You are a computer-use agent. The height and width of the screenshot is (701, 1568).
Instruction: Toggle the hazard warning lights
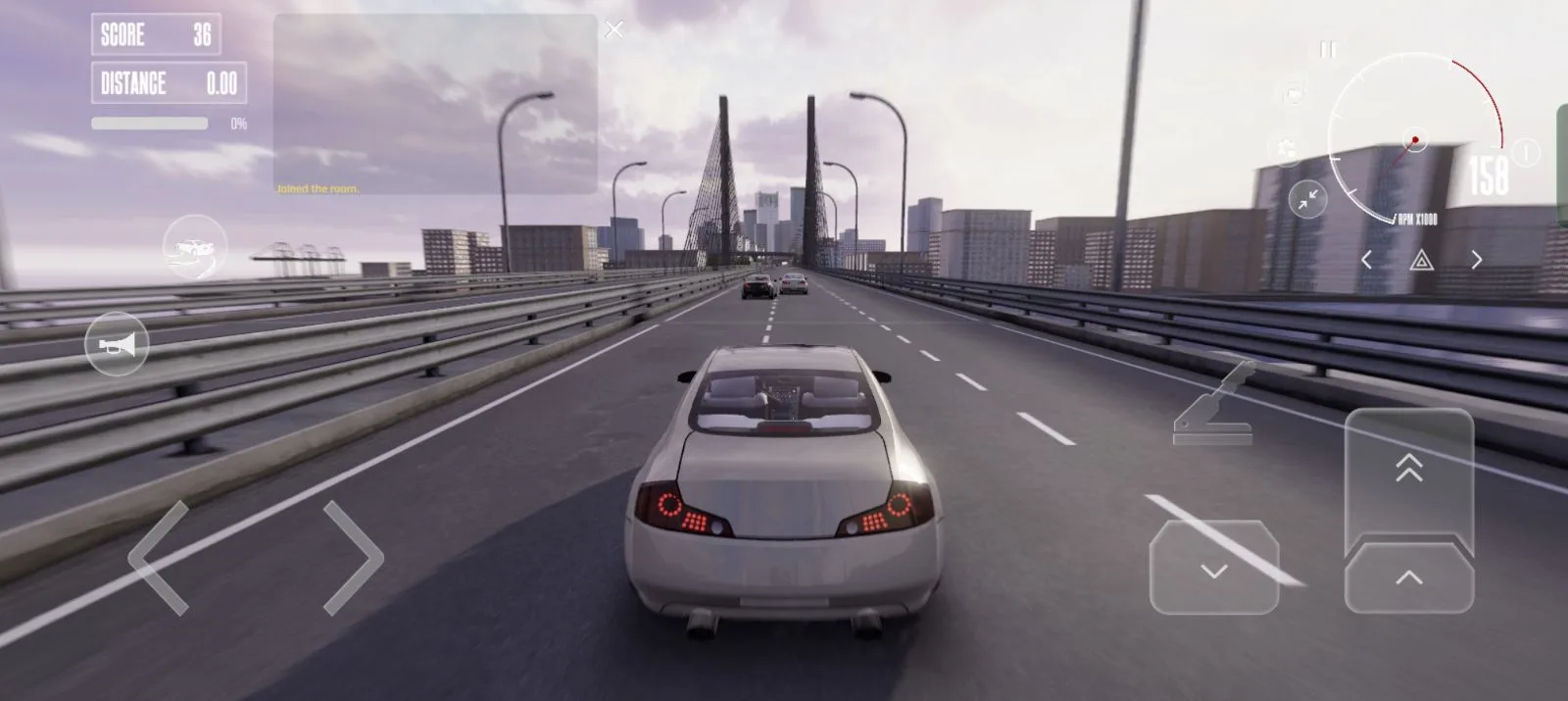[x=1421, y=260]
